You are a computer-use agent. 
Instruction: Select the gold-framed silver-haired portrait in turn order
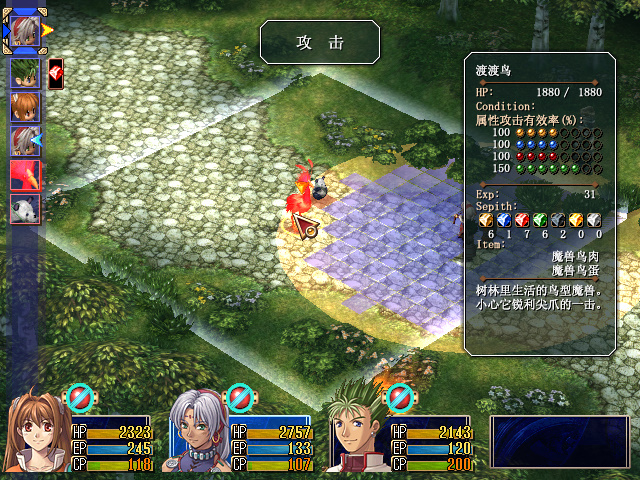[x=24, y=28]
